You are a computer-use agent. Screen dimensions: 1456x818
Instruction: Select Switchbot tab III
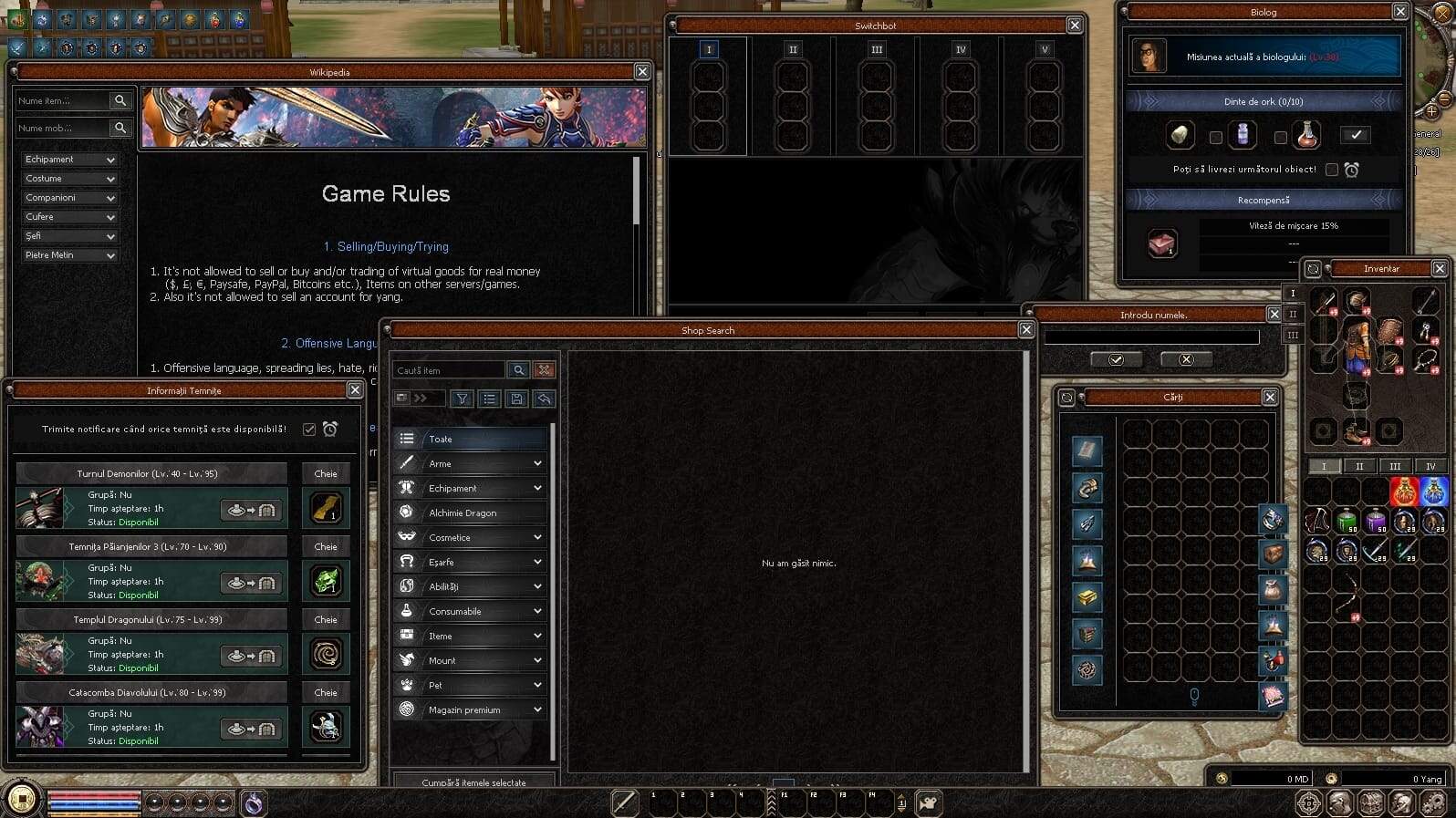(877, 50)
